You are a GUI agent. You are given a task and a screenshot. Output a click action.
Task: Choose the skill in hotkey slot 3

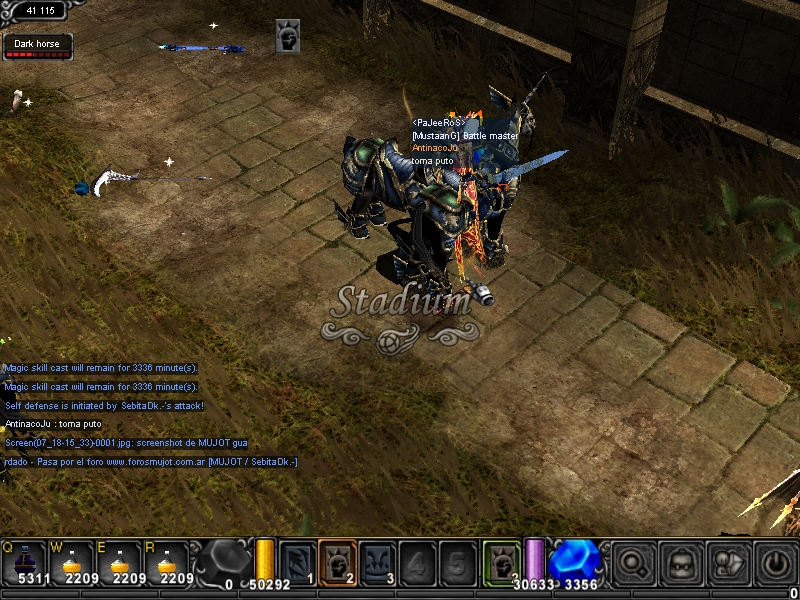pos(377,562)
